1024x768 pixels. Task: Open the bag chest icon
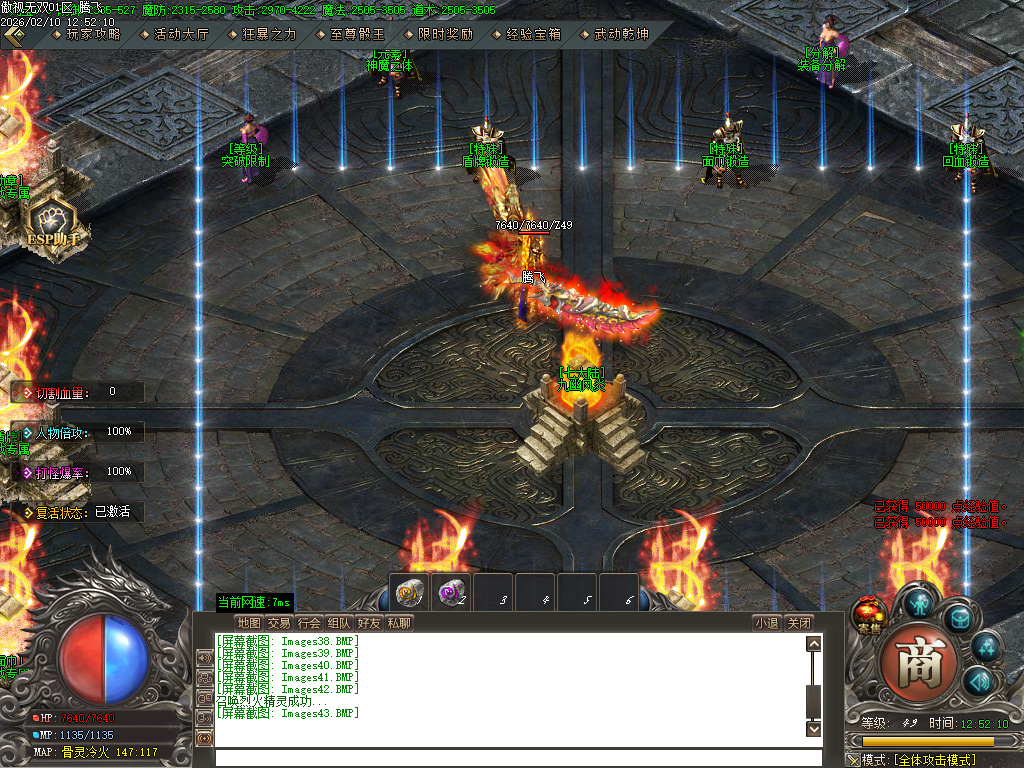[x=958, y=618]
